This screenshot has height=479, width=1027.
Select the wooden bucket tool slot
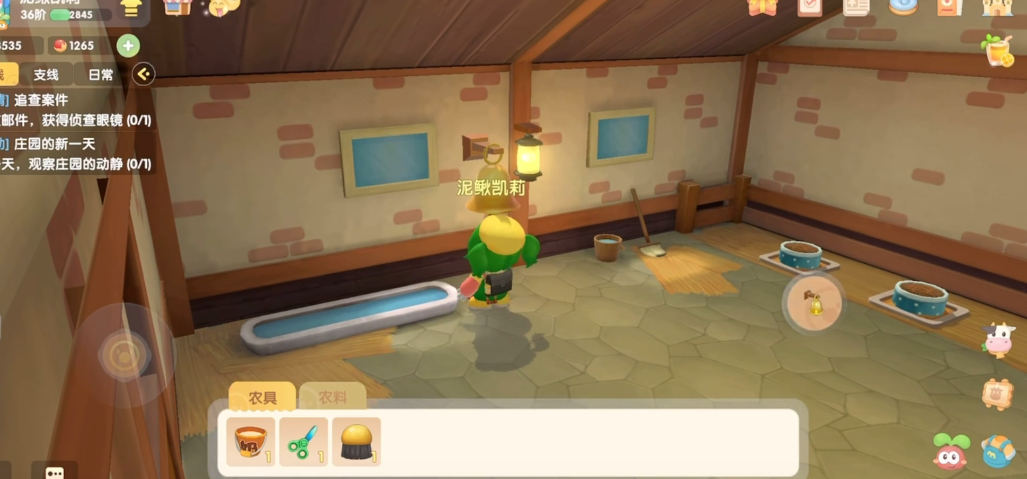point(250,441)
